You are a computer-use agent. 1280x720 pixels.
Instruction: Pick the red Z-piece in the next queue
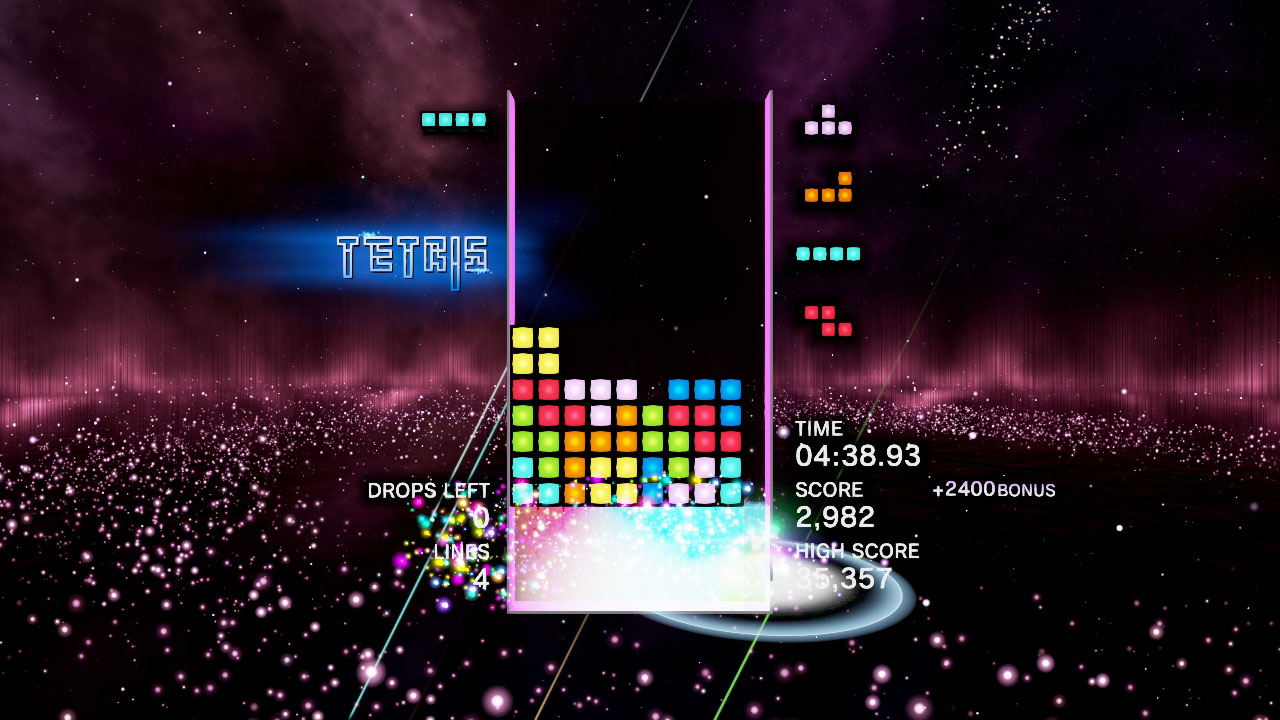click(829, 321)
